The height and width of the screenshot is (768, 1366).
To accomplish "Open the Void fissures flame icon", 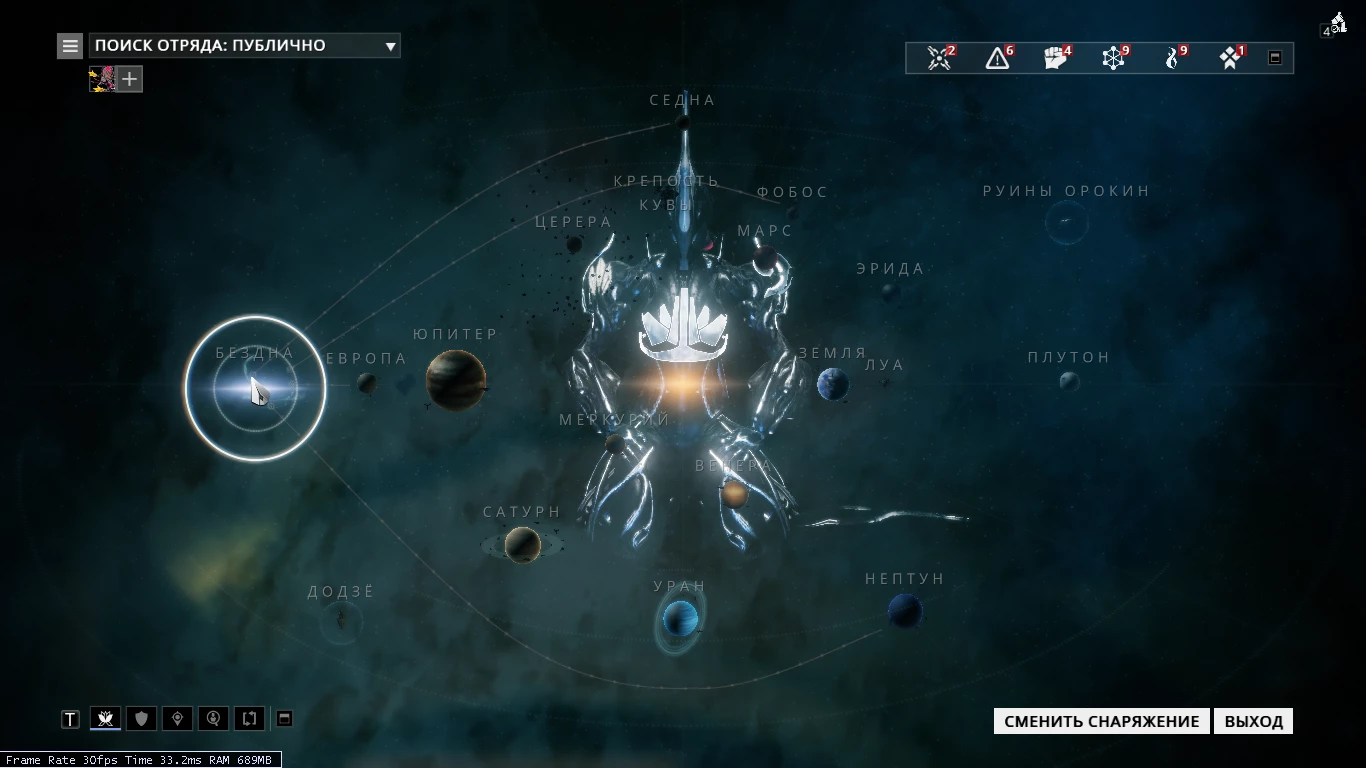I will click(x=1173, y=58).
